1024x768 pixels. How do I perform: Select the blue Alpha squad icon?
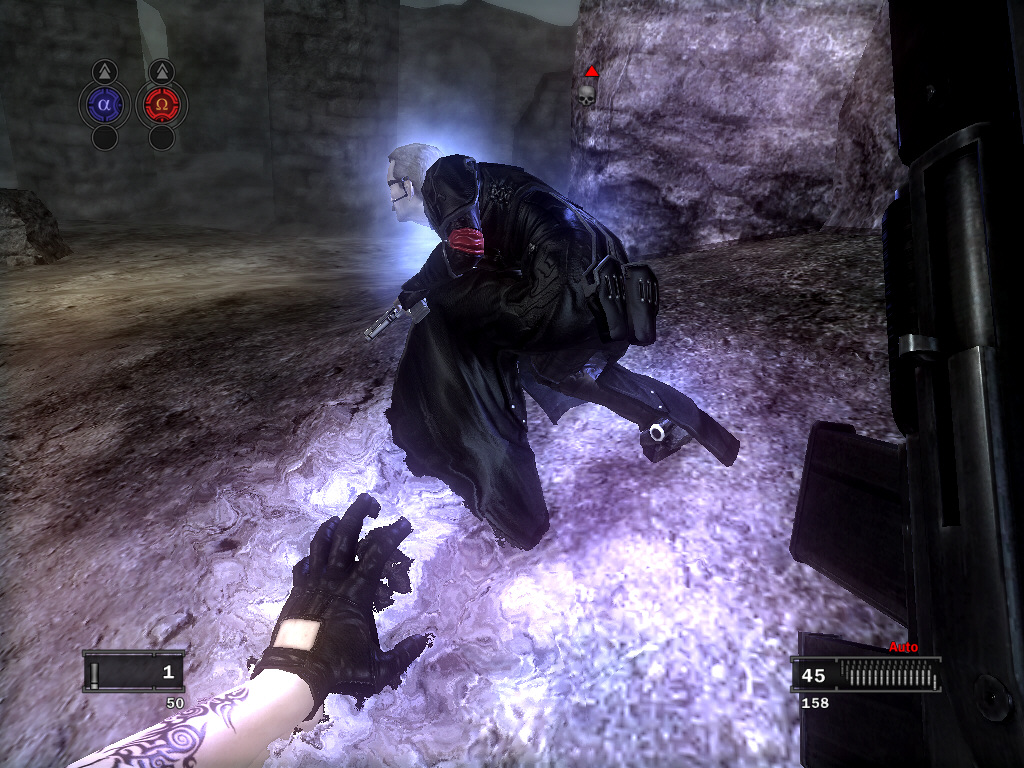pyautogui.click(x=104, y=104)
